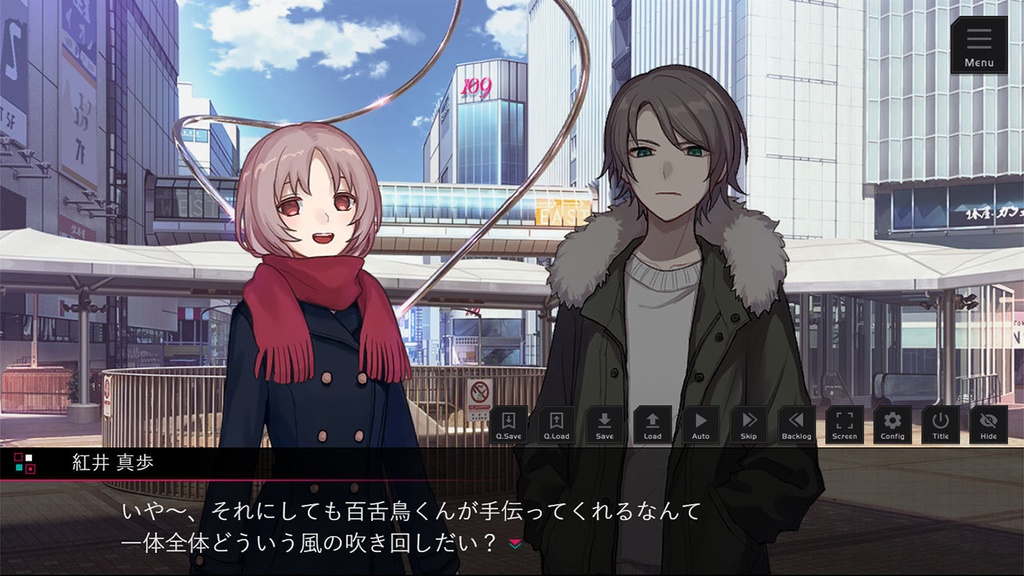Show the Backlog history

[x=796, y=424]
